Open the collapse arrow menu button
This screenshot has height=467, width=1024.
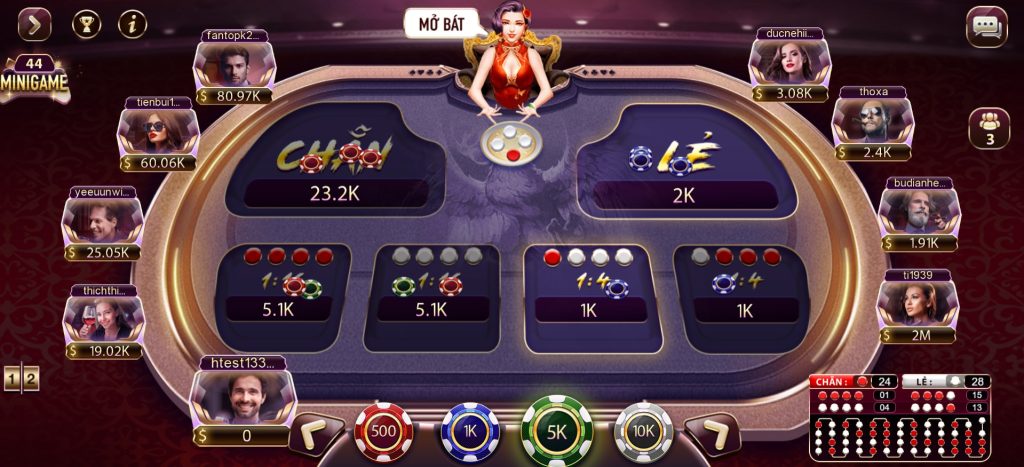click(x=35, y=23)
